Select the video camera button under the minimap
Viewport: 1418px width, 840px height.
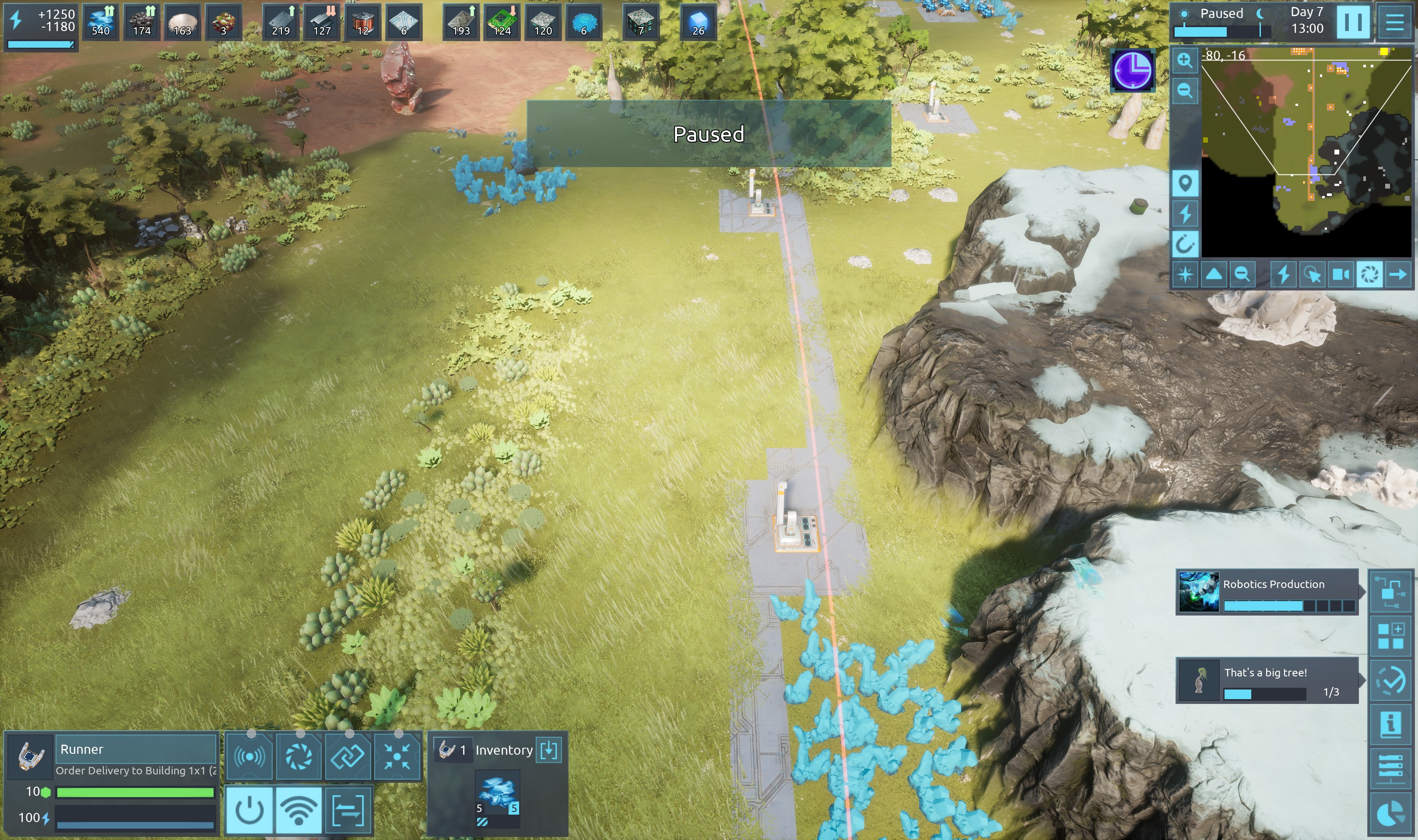(1341, 275)
